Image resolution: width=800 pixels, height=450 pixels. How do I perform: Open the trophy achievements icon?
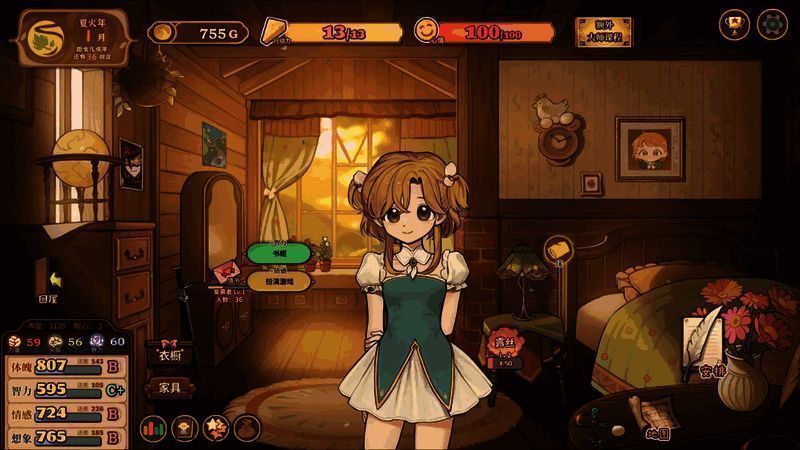(x=734, y=23)
